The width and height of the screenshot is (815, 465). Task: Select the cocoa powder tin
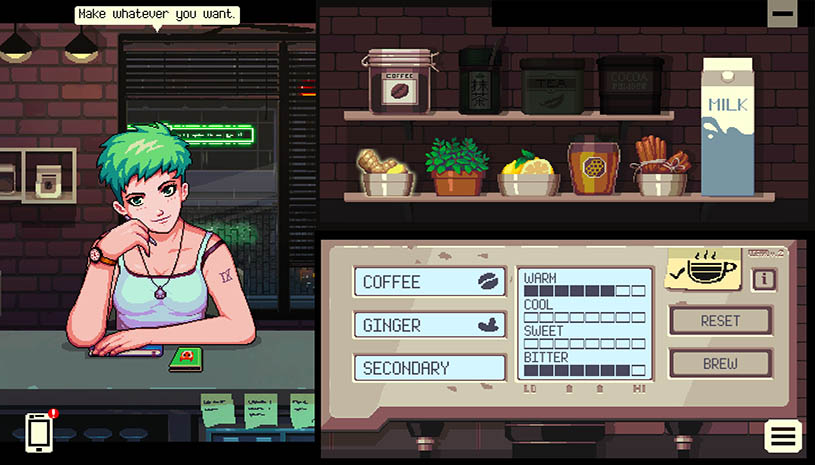(x=630, y=85)
